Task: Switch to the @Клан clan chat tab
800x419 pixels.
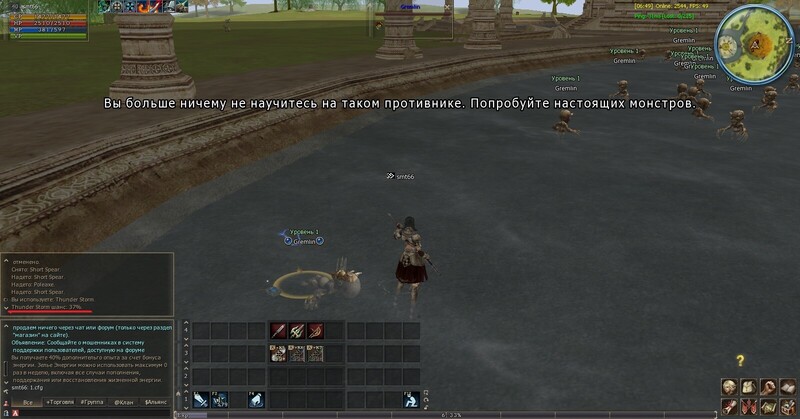Action: pos(124,402)
